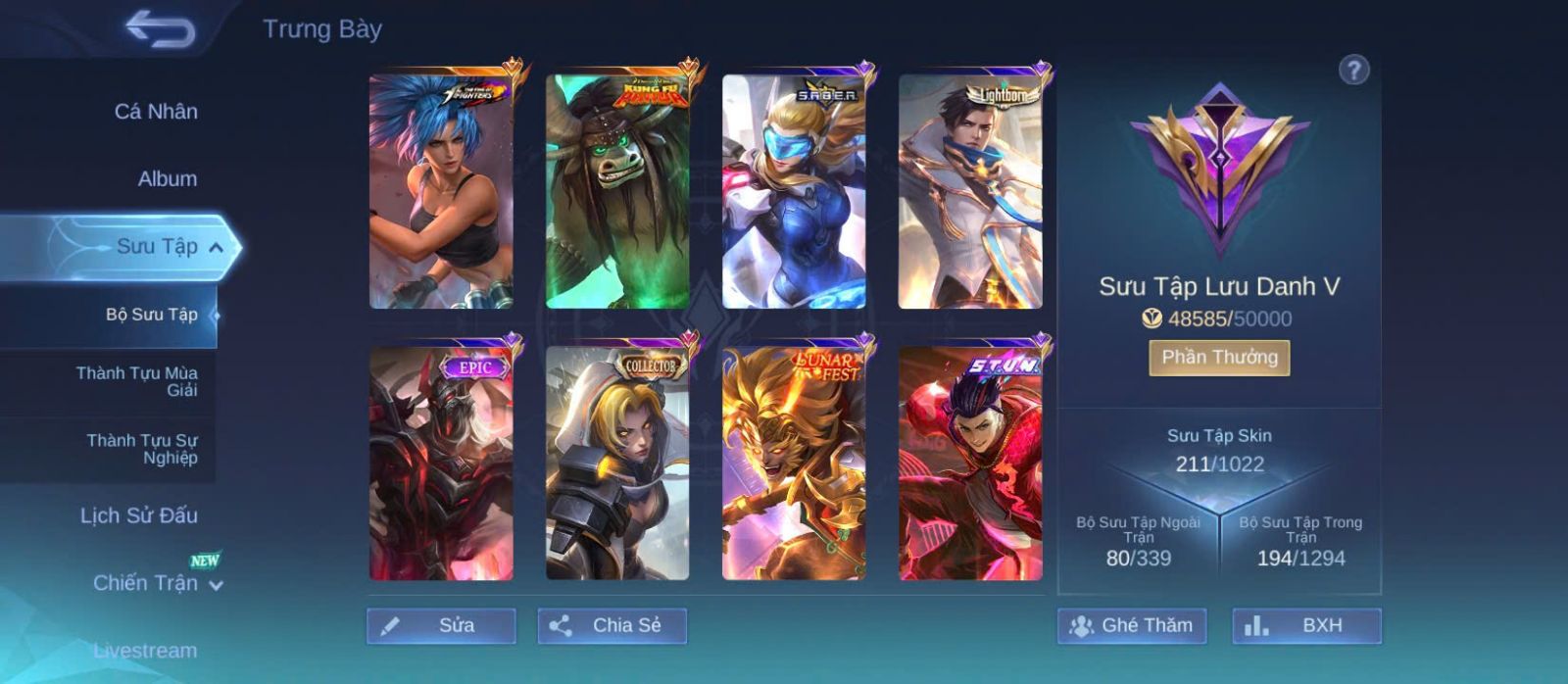1568x684 pixels.
Task: Claim rewards via Phần Thưởng button
Action: (1219, 358)
